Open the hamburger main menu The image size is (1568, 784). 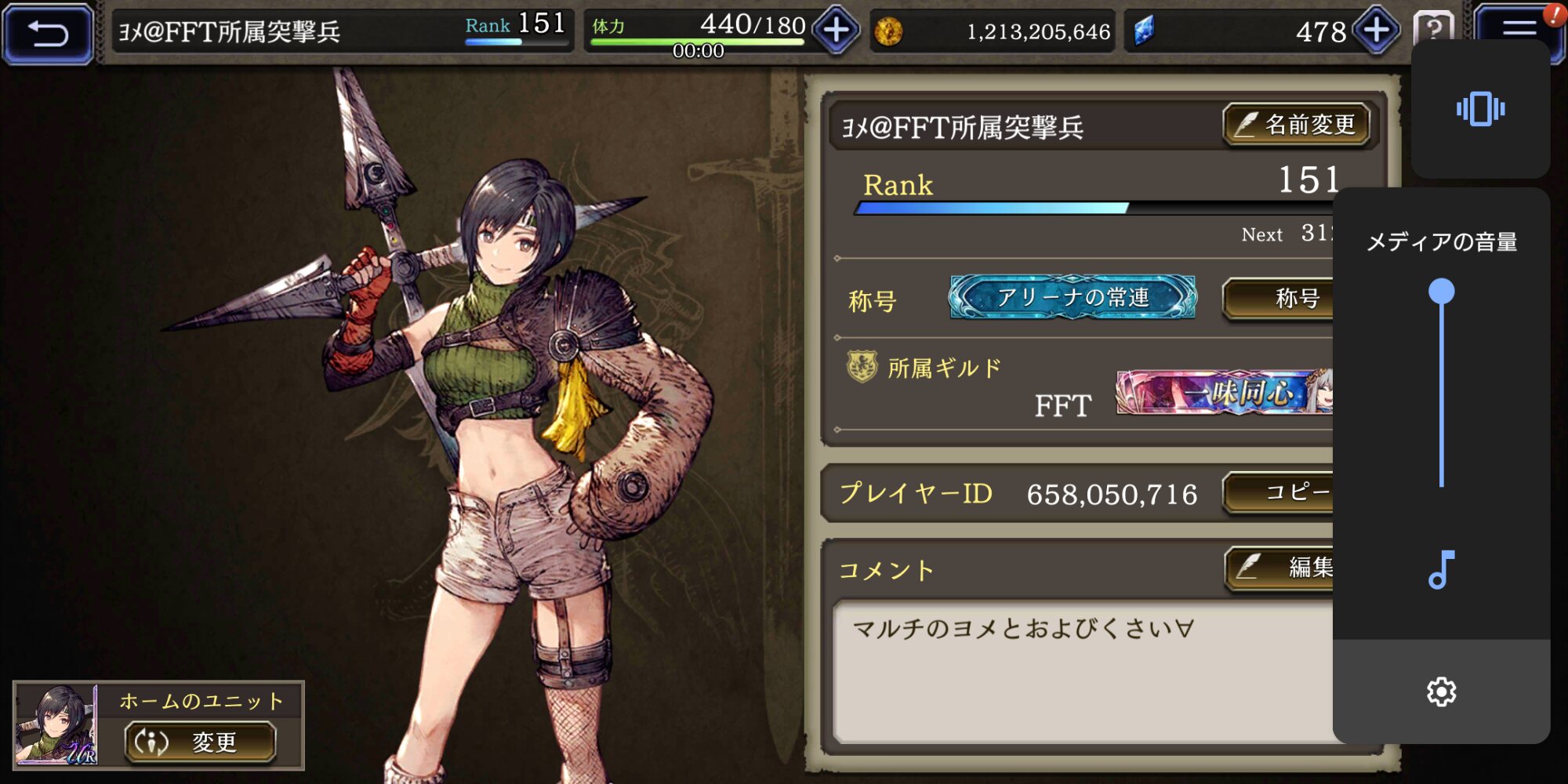1518,30
